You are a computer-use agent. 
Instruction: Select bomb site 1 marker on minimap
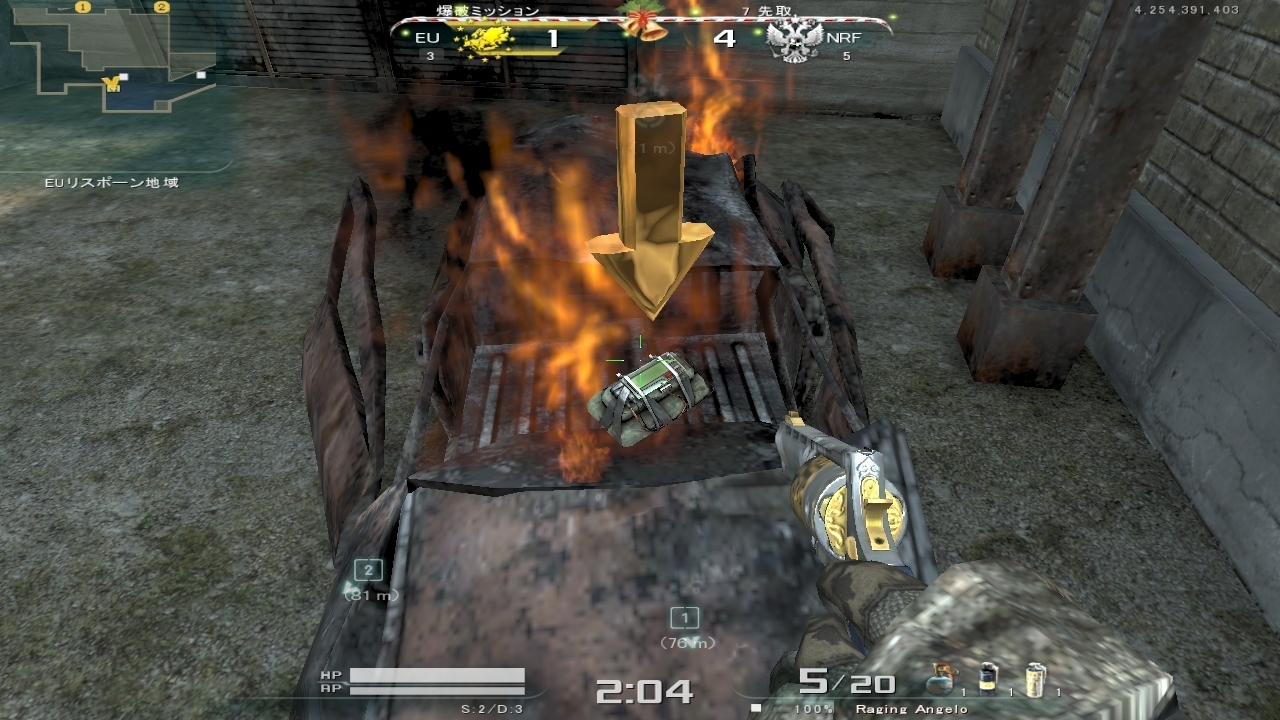(83, 7)
